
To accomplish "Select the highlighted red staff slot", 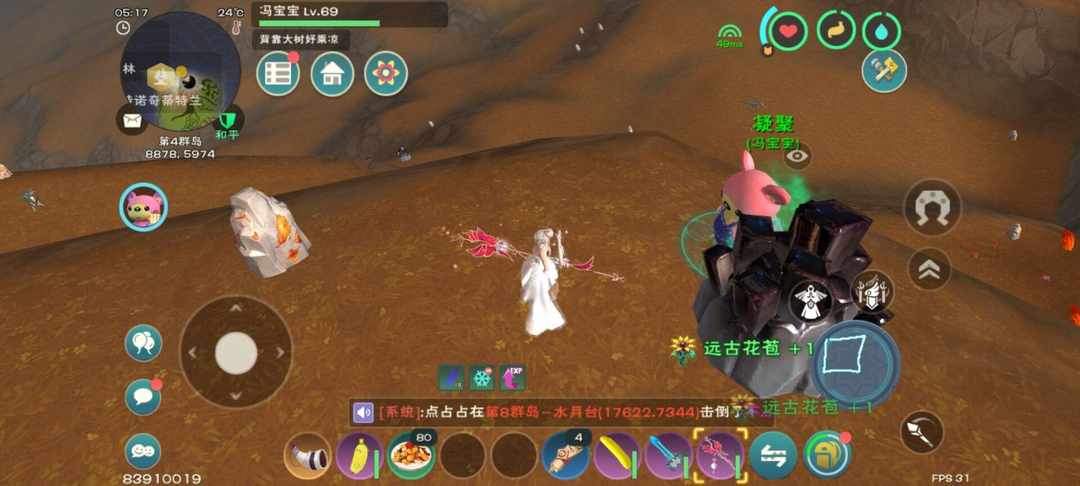I will point(719,455).
